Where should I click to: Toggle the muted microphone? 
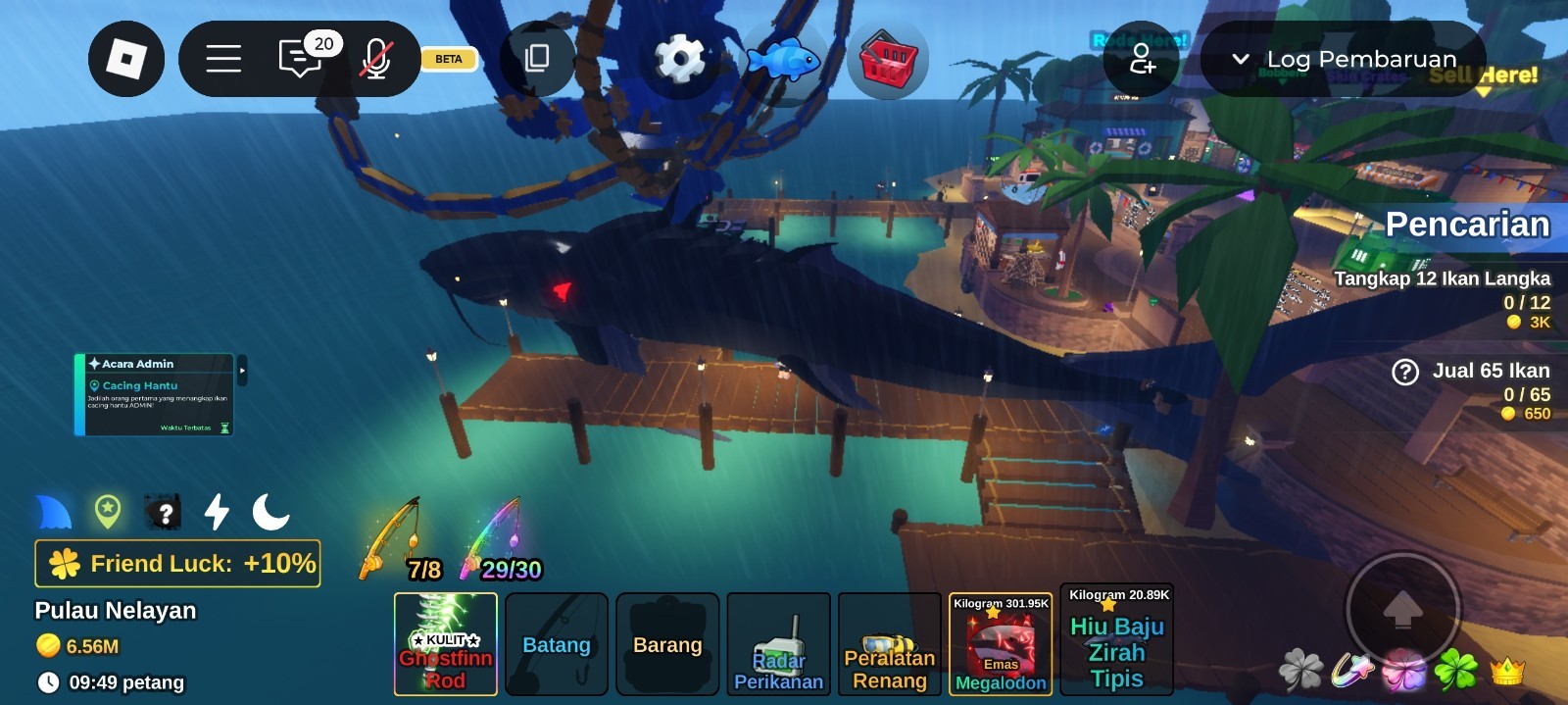(376, 59)
